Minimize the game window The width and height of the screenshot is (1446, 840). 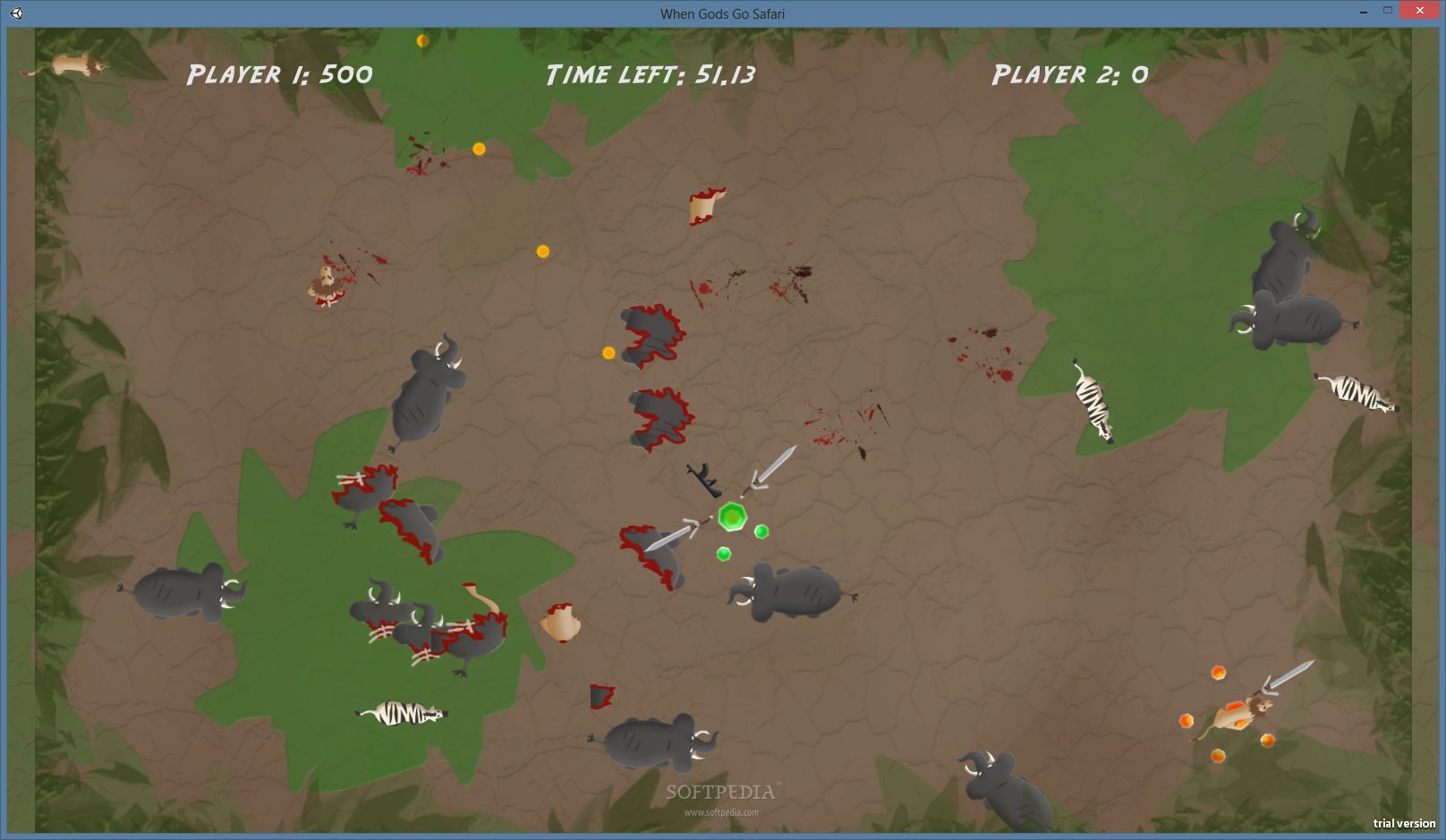click(1363, 12)
